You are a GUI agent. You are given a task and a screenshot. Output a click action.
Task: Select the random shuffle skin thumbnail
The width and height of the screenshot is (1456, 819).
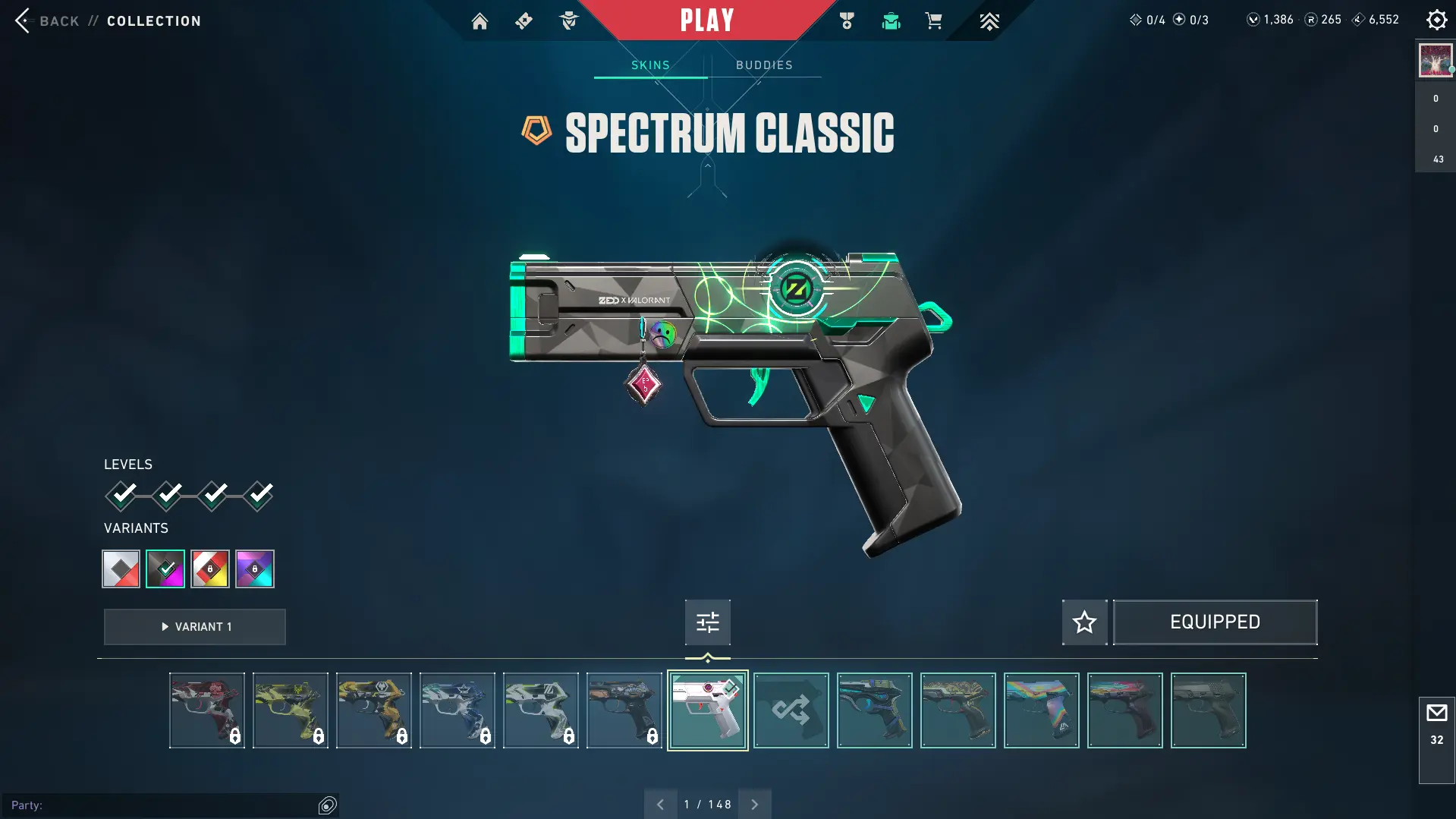tap(791, 710)
